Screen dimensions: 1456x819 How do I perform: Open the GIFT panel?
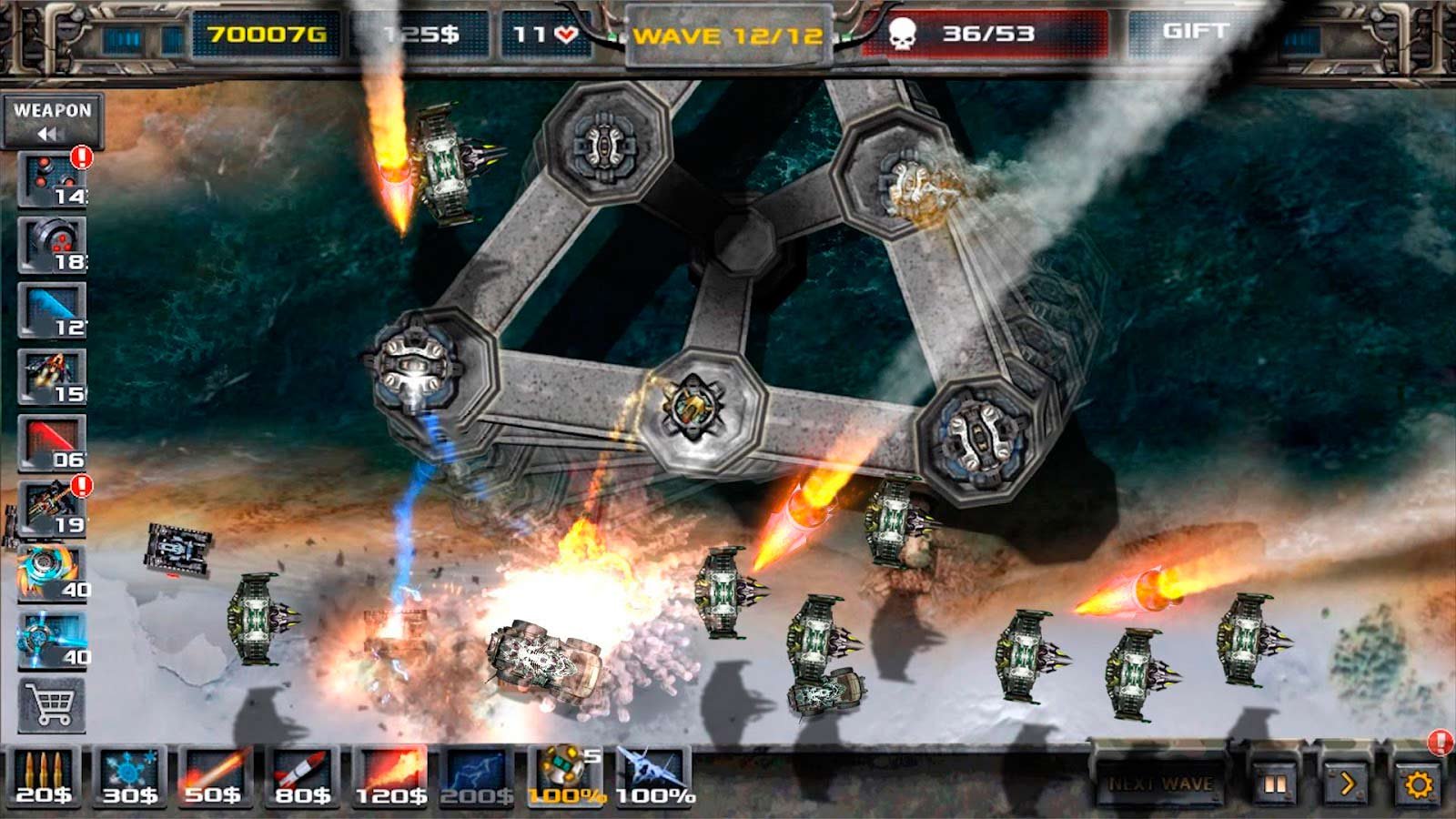click(1196, 34)
